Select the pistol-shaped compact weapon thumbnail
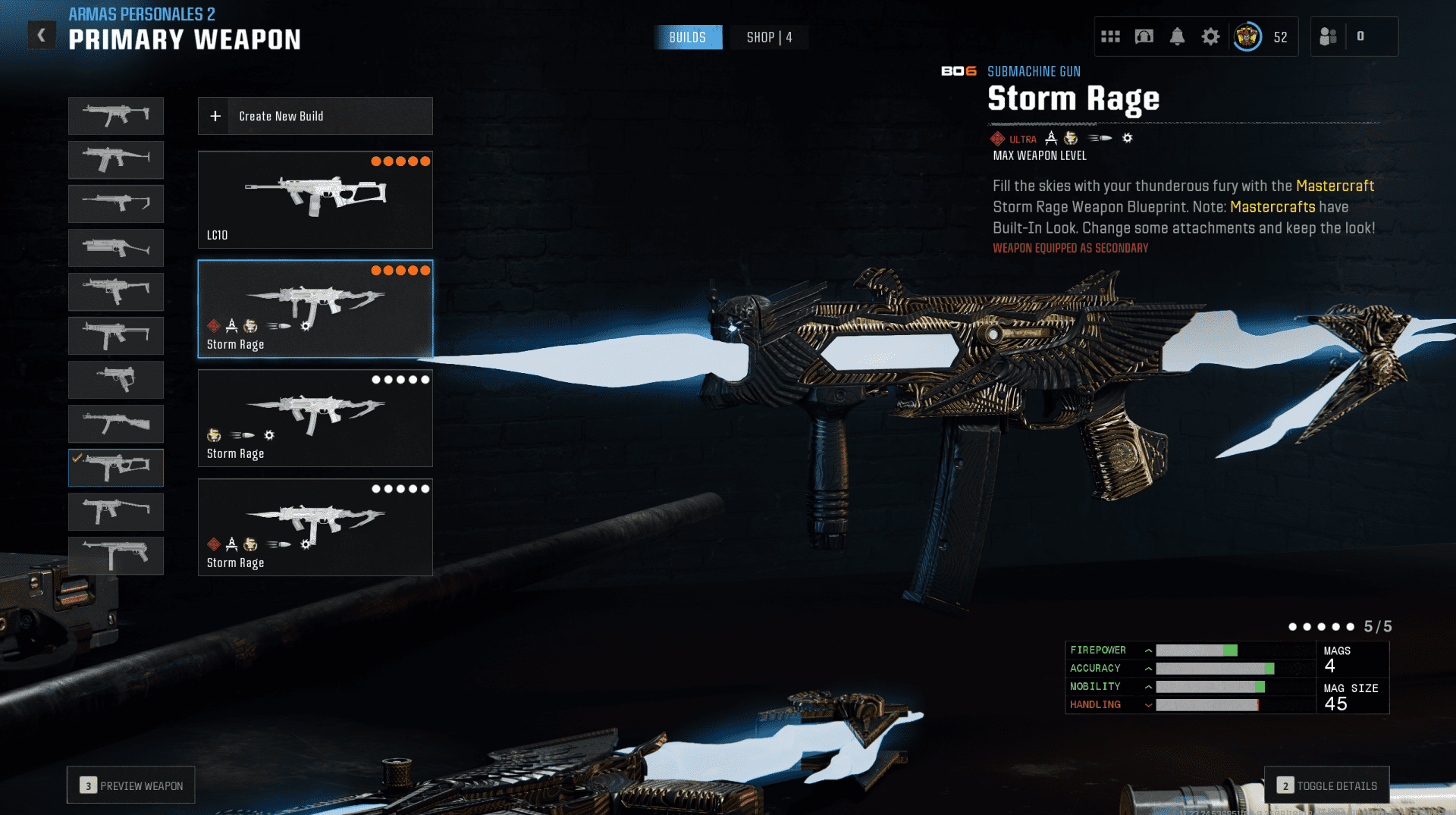The image size is (1456, 815). pos(116,380)
